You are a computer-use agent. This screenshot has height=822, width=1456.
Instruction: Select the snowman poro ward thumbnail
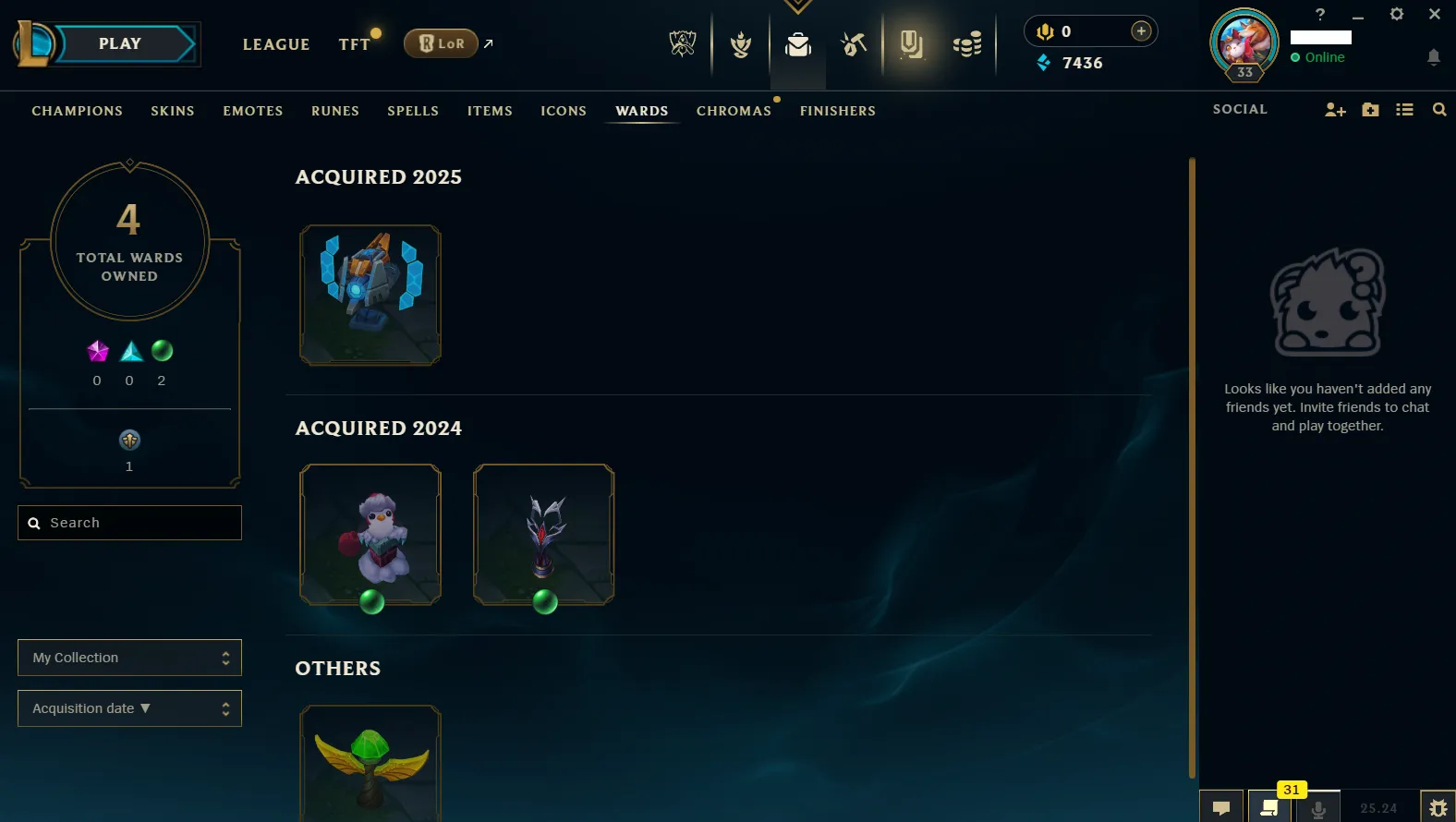370,534
